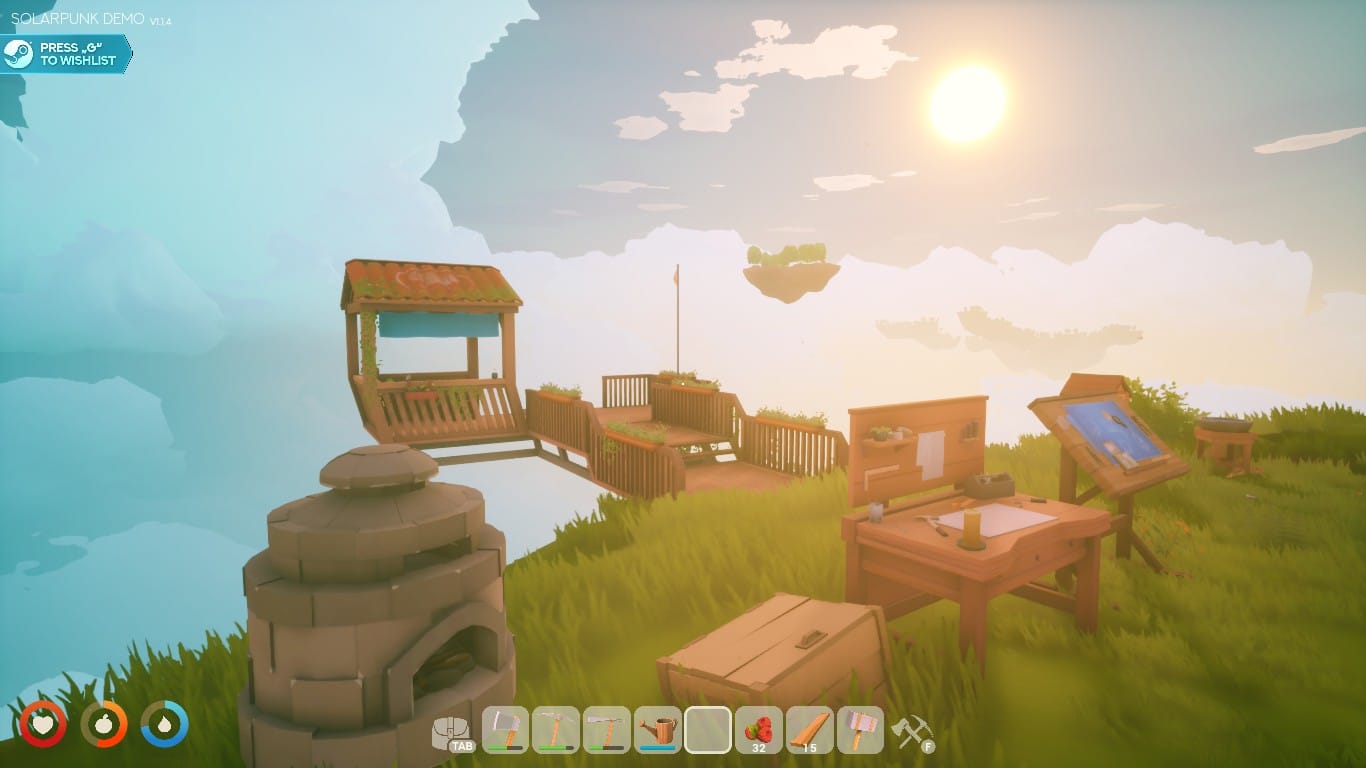Image resolution: width=1366 pixels, height=768 pixels.
Task: Open the crossed axe and pickaxe crafting icon
Action: pos(910,732)
